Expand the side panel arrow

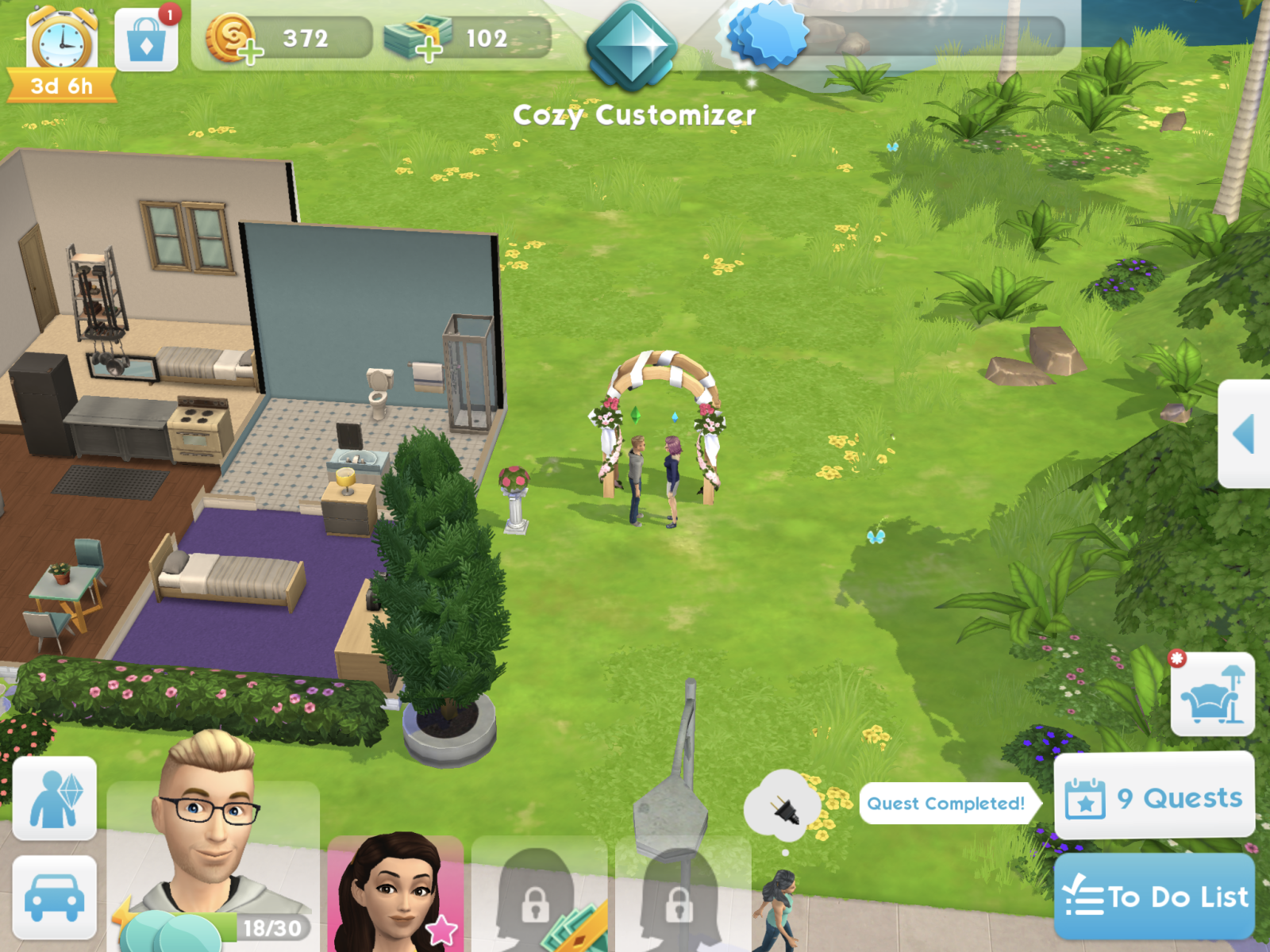(1244, 434)
